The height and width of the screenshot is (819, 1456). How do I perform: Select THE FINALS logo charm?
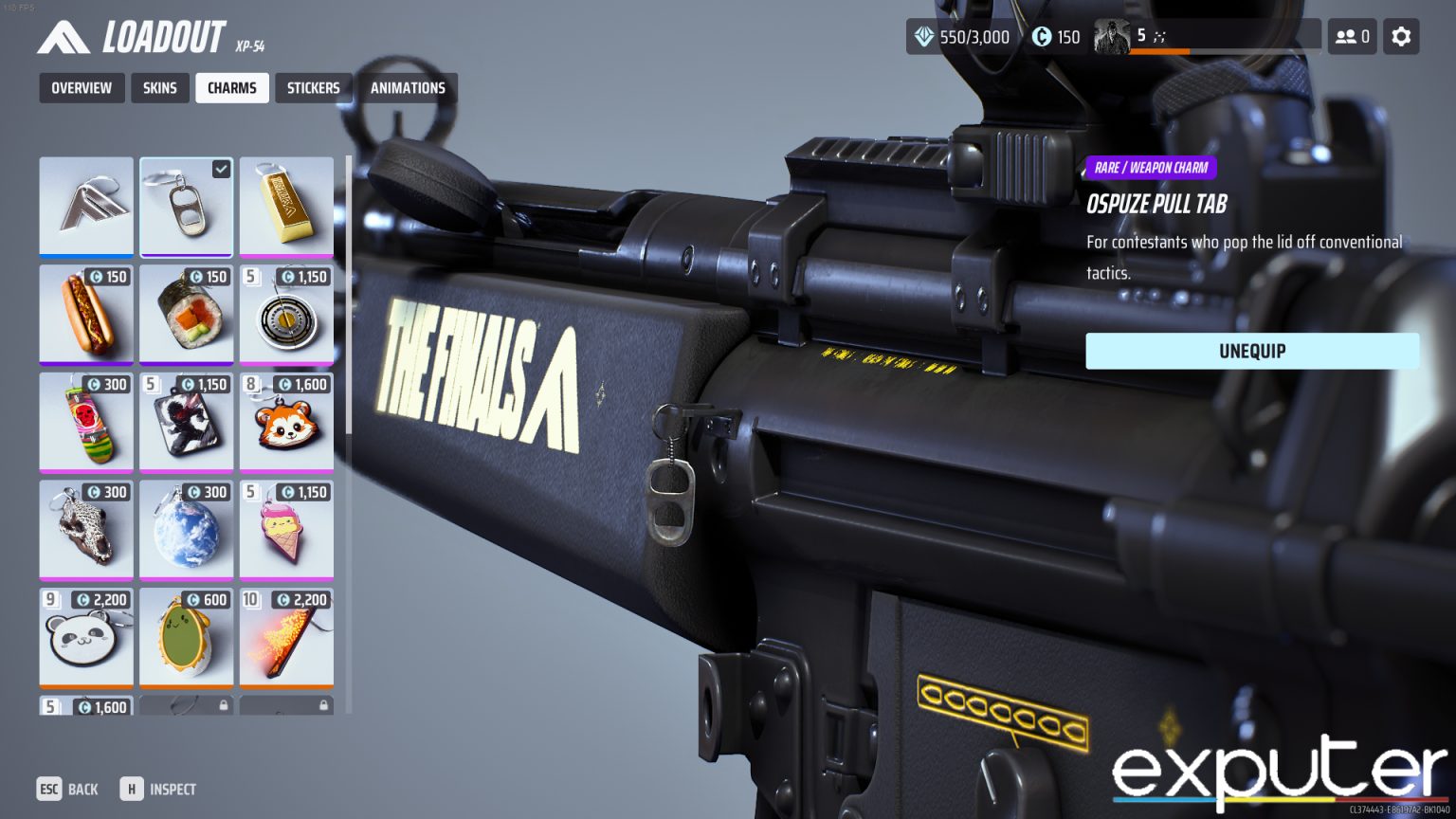86,207
